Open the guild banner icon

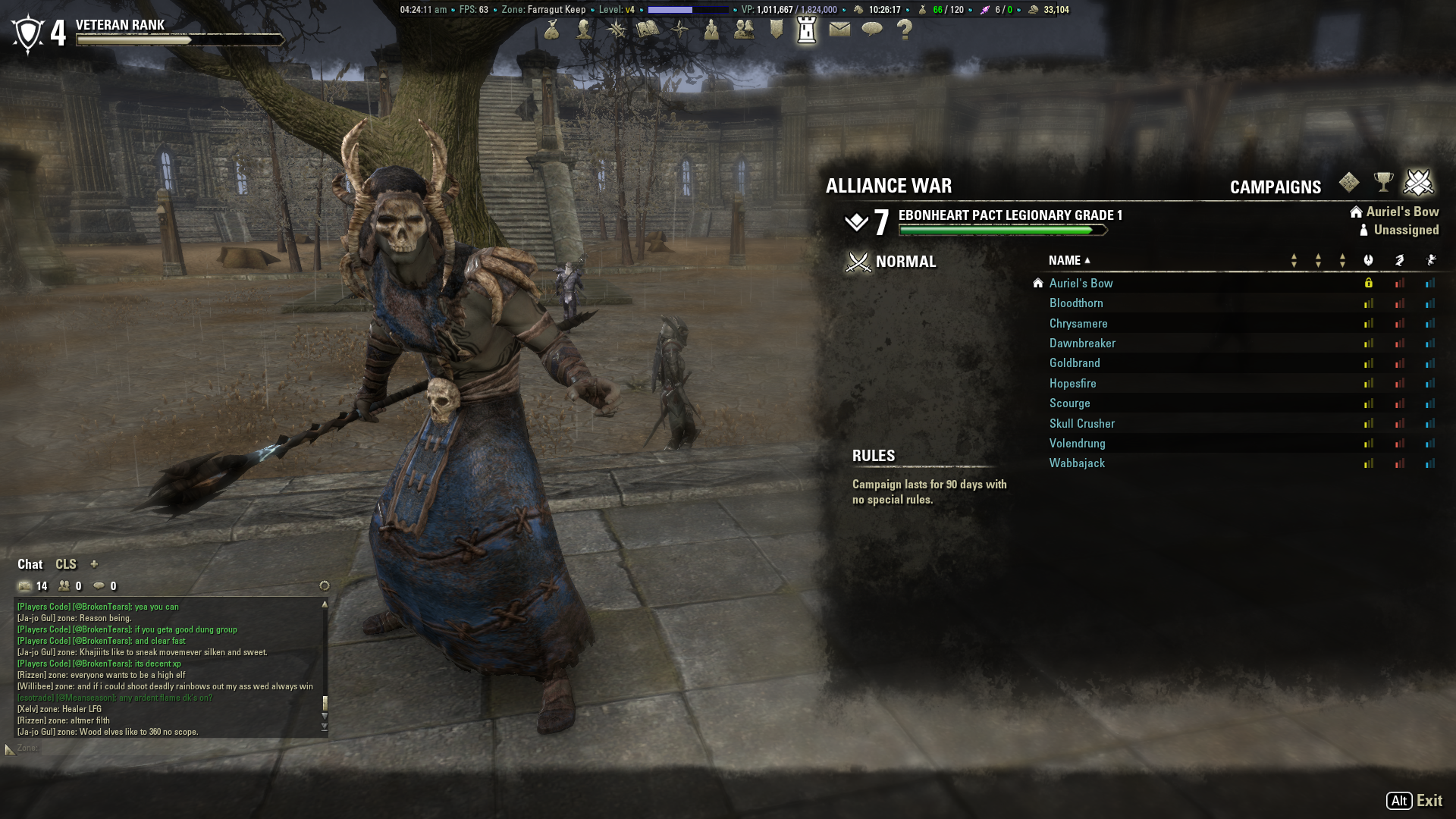776,30
